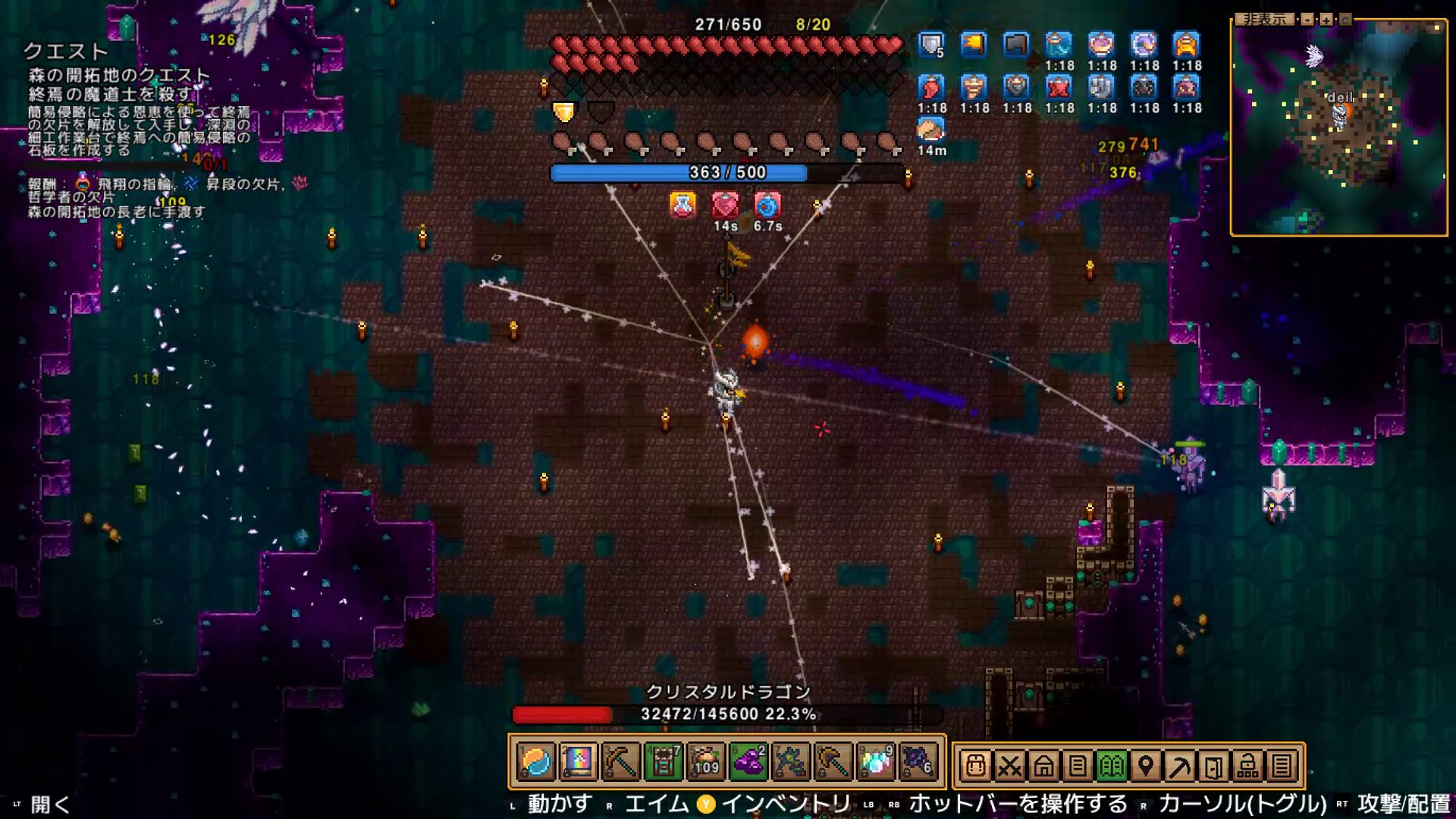Click the pickaxe icon in the menu bar
Screen dimensions: 1456x819
[x=1179, y=766]
